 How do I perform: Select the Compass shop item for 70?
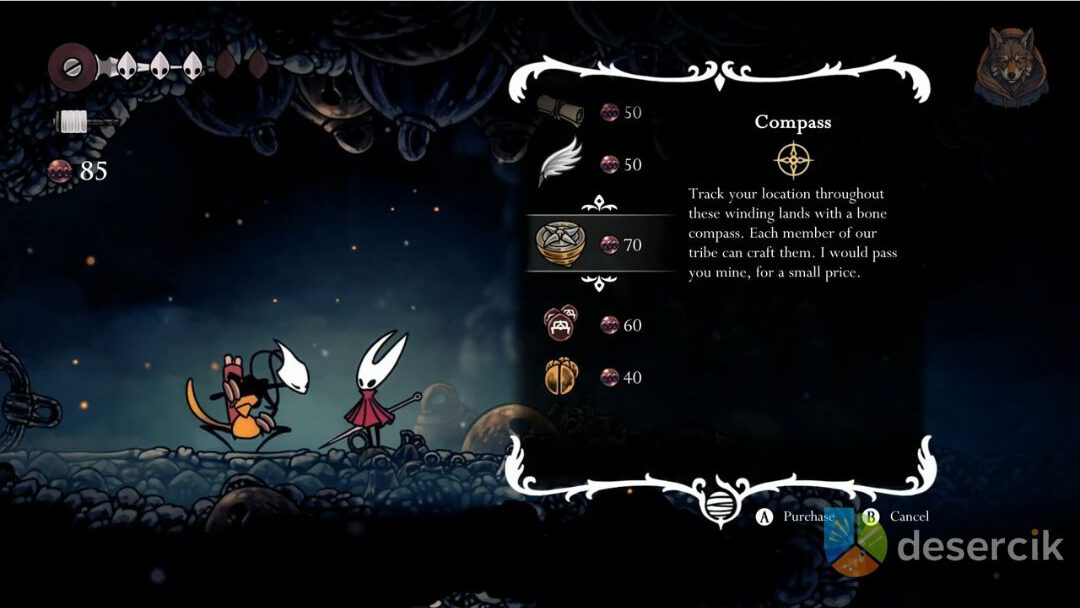tap(560, 243)
